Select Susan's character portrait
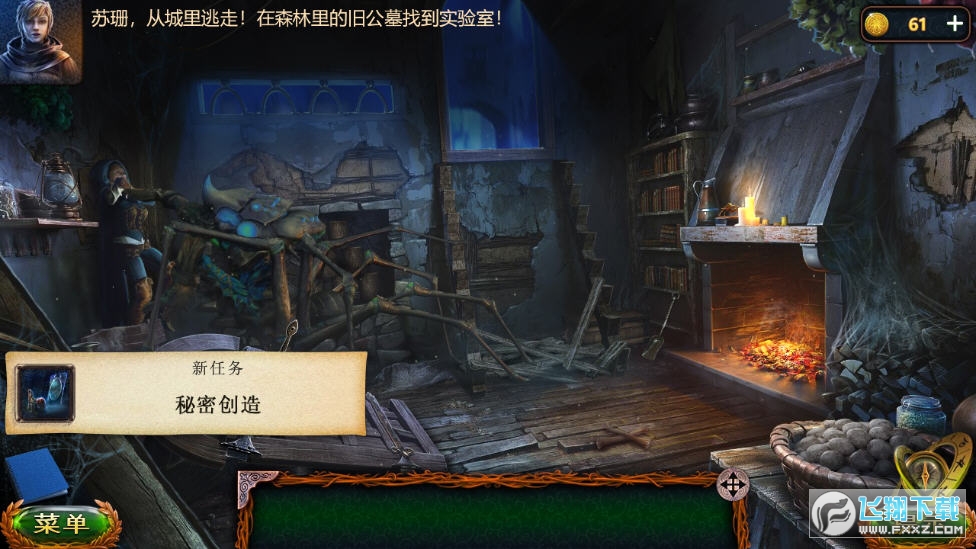This screenshot has width=976, height=549. point(39,41)
